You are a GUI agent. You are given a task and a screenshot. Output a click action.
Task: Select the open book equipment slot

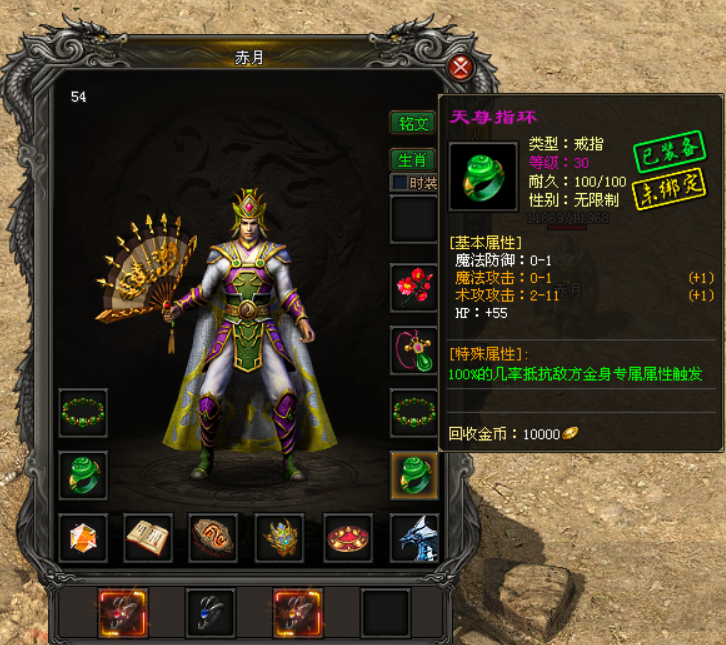point(148,538)
